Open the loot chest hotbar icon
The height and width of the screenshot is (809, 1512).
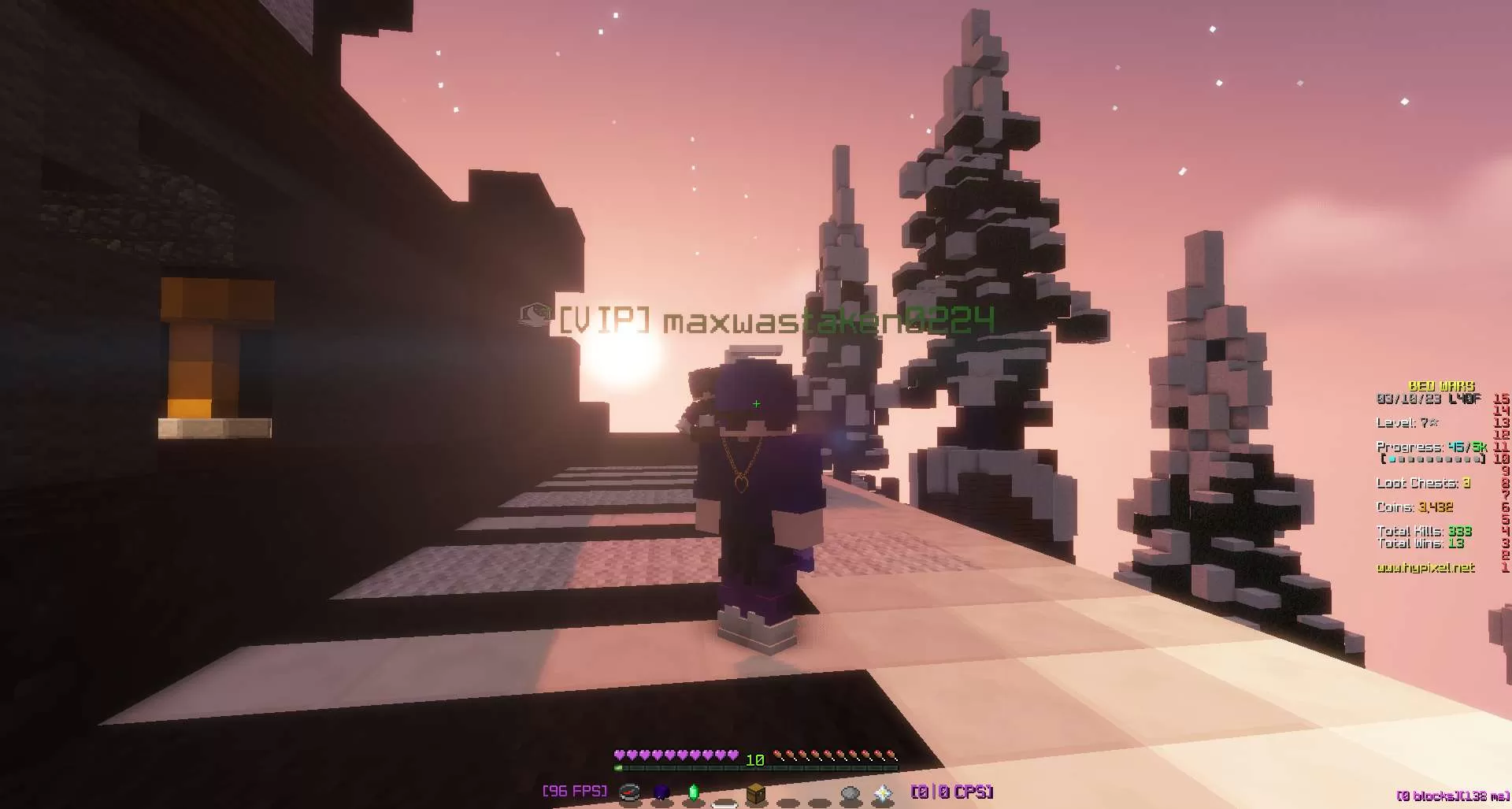[756, 792]
